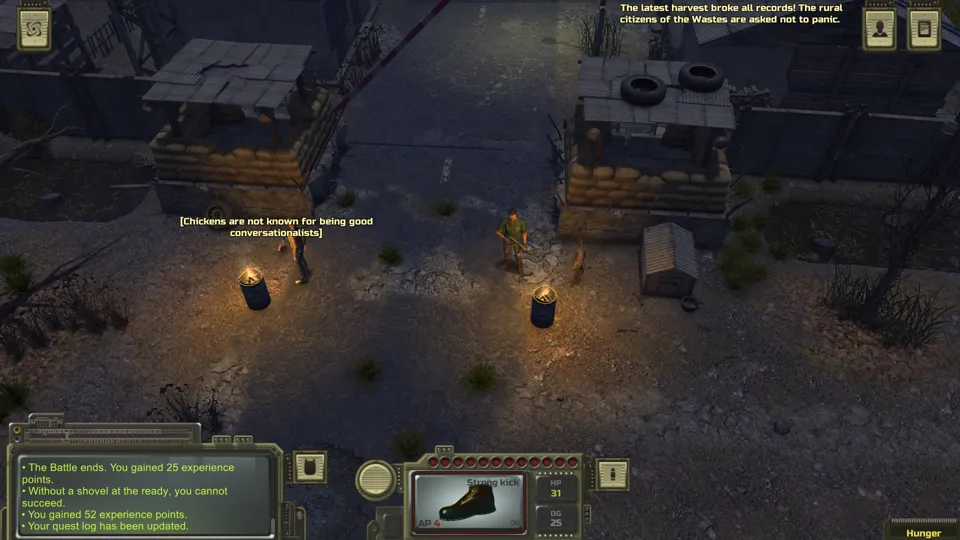Image resolution: width=960 pixels, height=540 pixels.
Task: Open the character sheet portrait icon
Action: (880, 29)
